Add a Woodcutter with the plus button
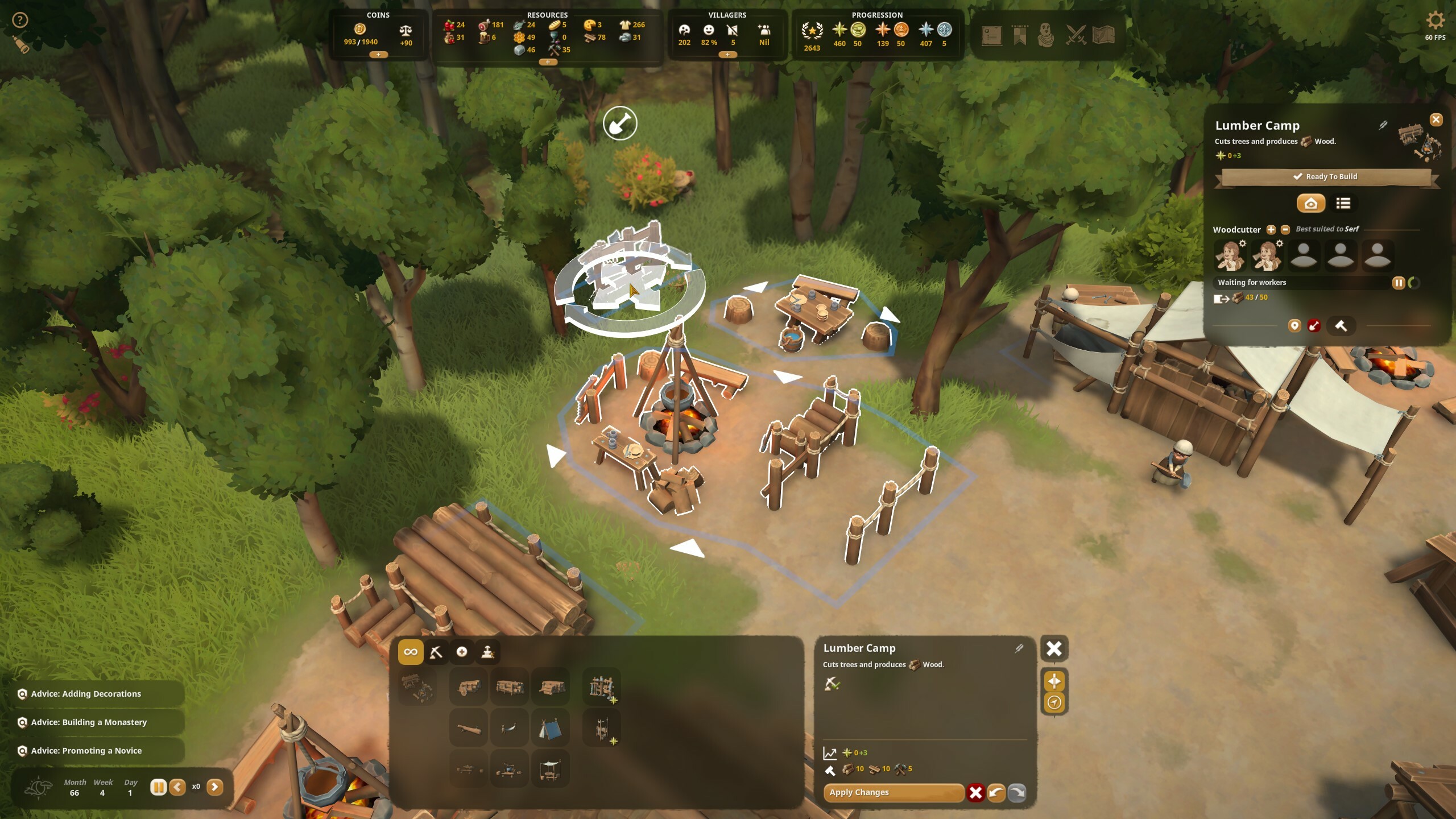 pyautogui.click(x=1271, y=230)
